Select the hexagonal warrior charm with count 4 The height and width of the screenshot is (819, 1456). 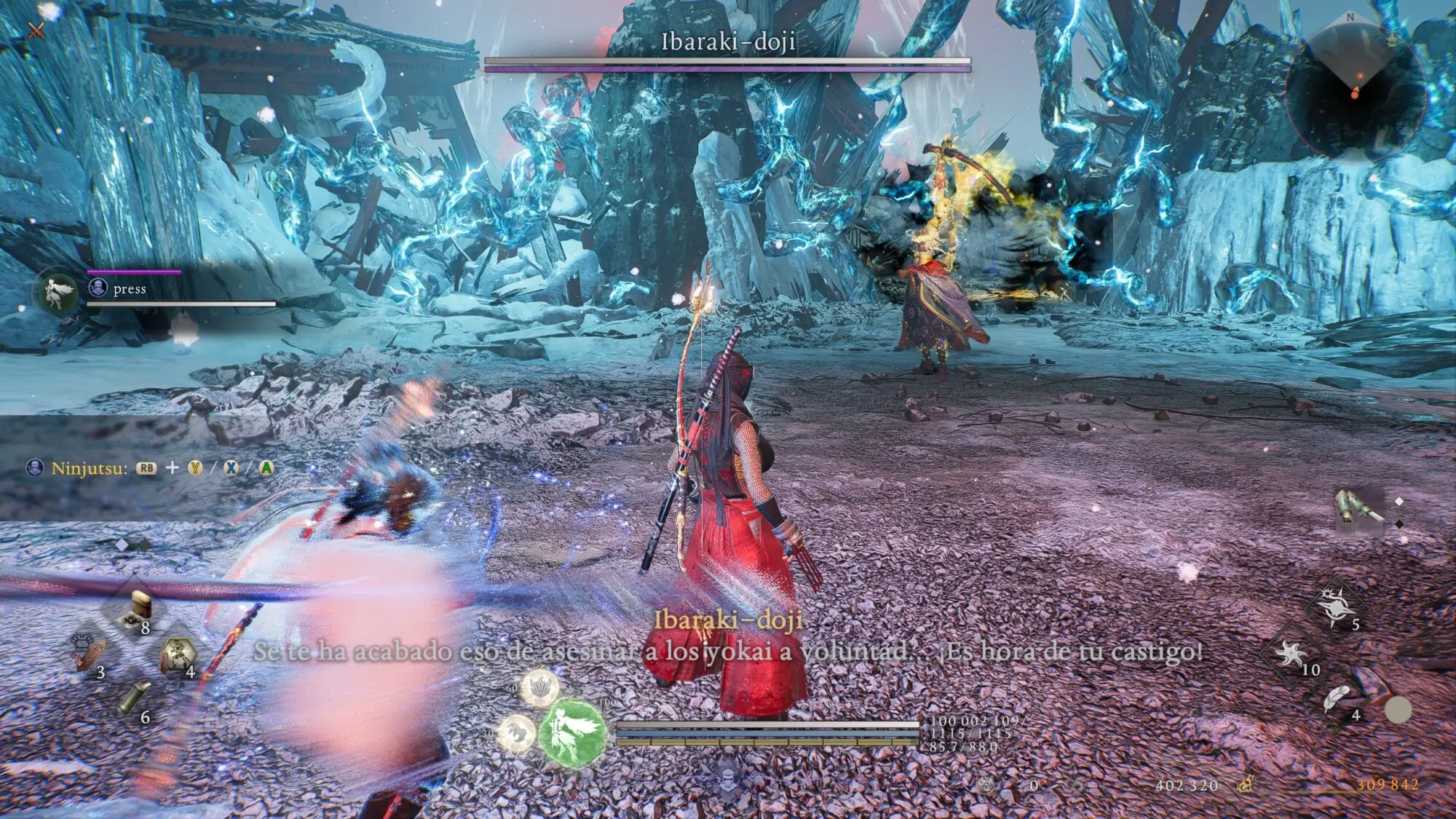(x=176, y=654)
